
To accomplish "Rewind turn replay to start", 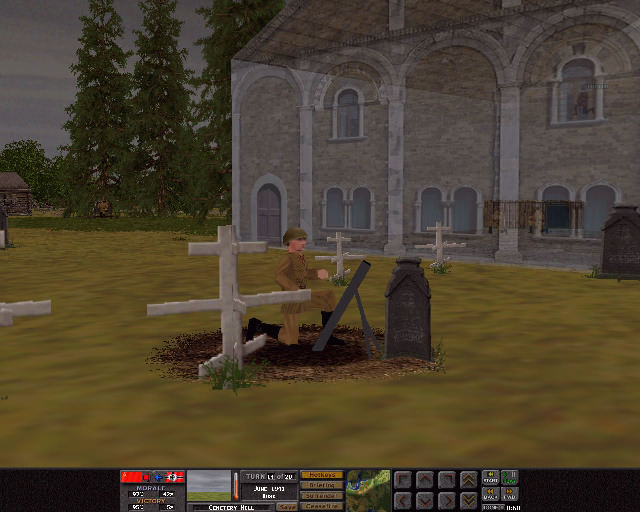I will coord(491,477).
